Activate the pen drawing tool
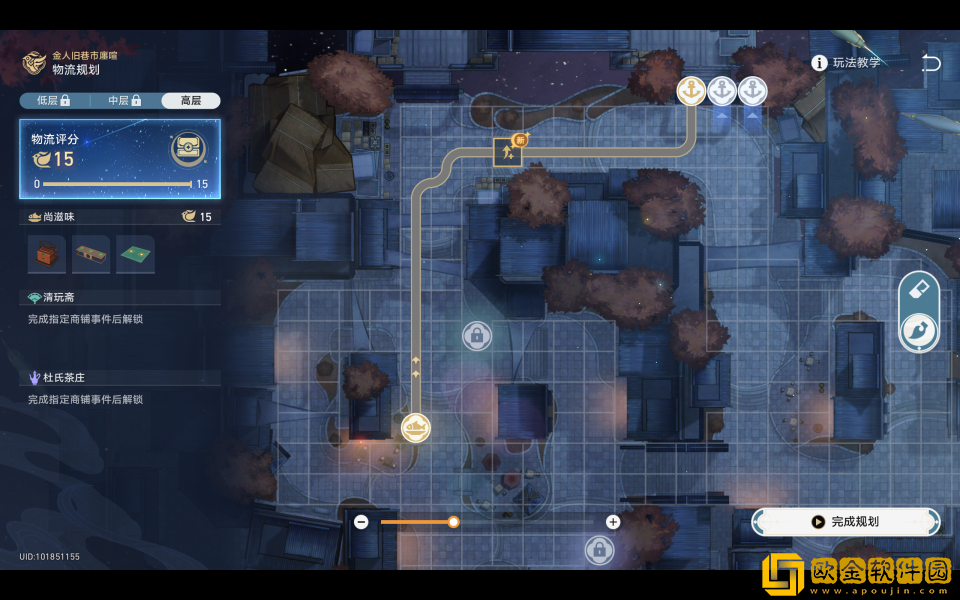This screenshot has width=960, height=600. pyautogui.click(x=919, y=332)
